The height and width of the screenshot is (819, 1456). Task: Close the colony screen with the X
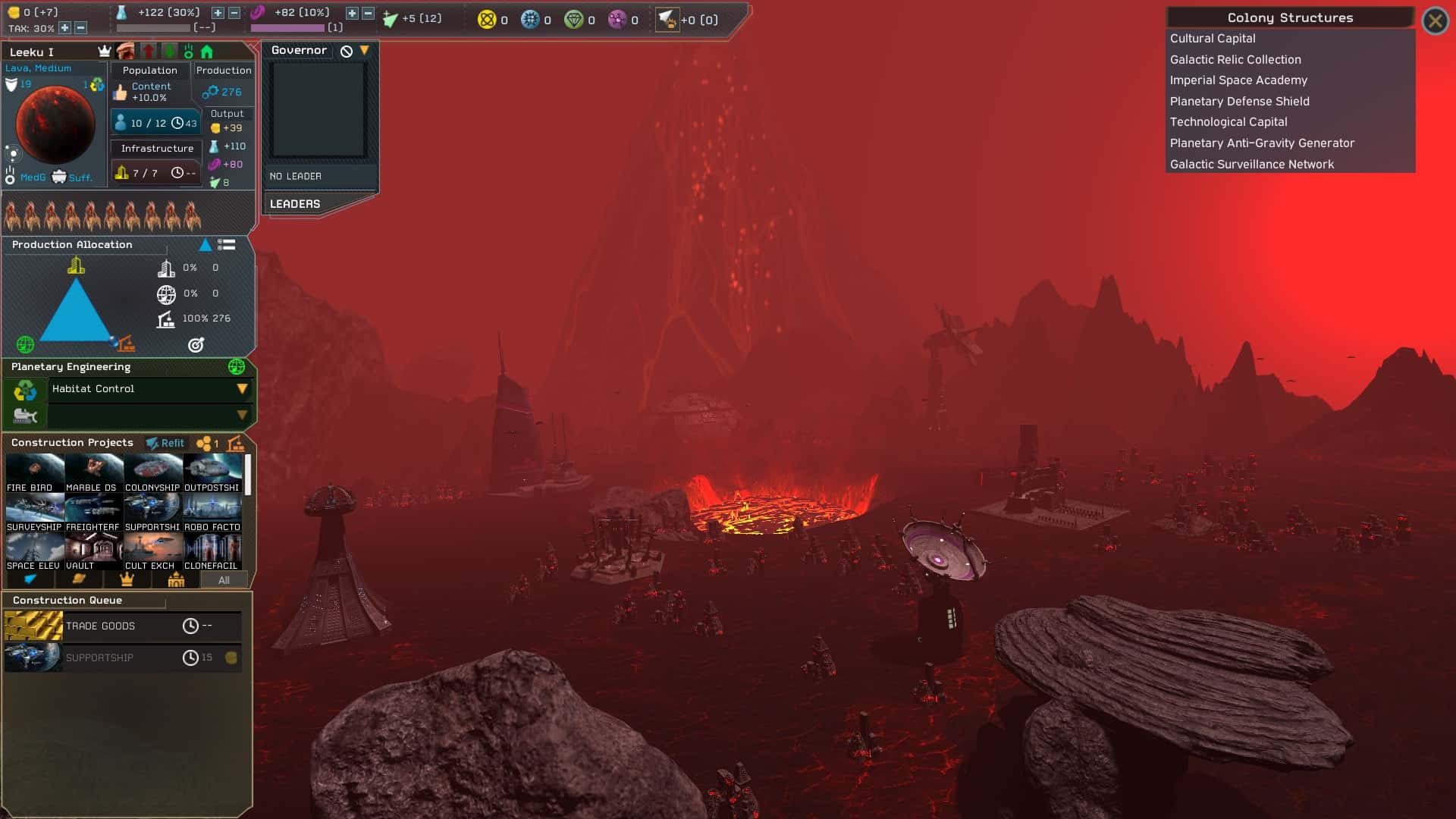tap(1435, 20)
